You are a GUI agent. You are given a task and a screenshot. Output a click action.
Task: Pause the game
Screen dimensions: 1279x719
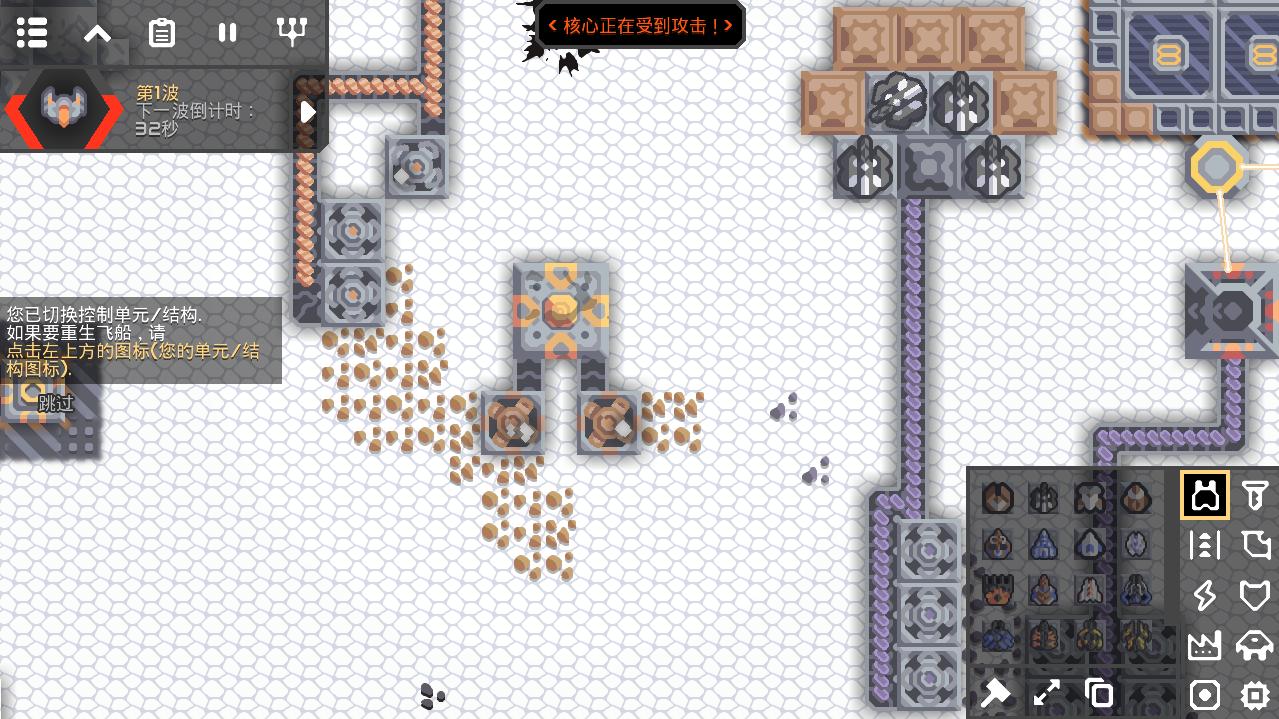tap(227, 33)
